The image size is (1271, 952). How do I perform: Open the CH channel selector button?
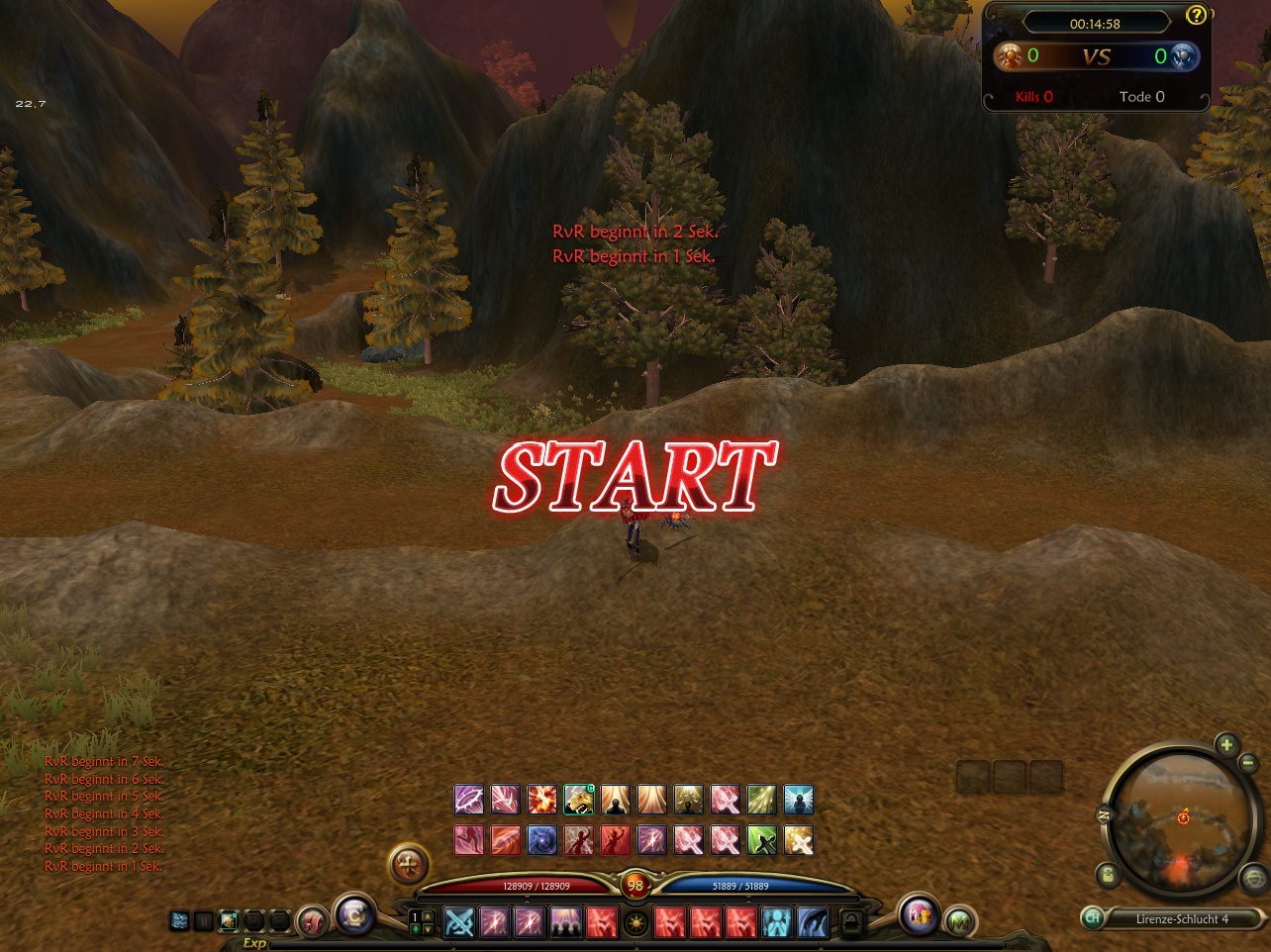(1093, 918)
